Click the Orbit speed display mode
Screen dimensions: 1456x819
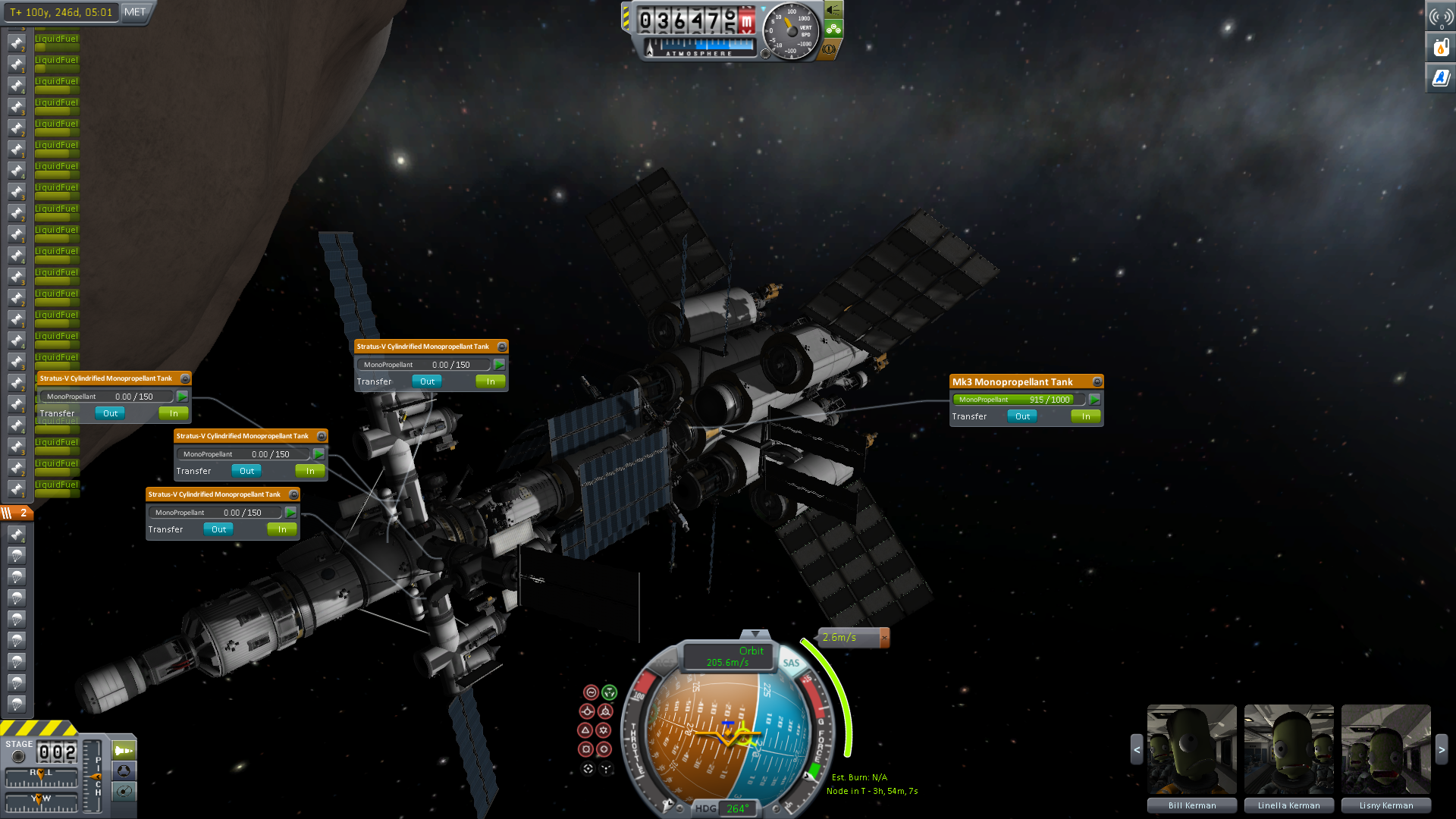tap(729, 657)
